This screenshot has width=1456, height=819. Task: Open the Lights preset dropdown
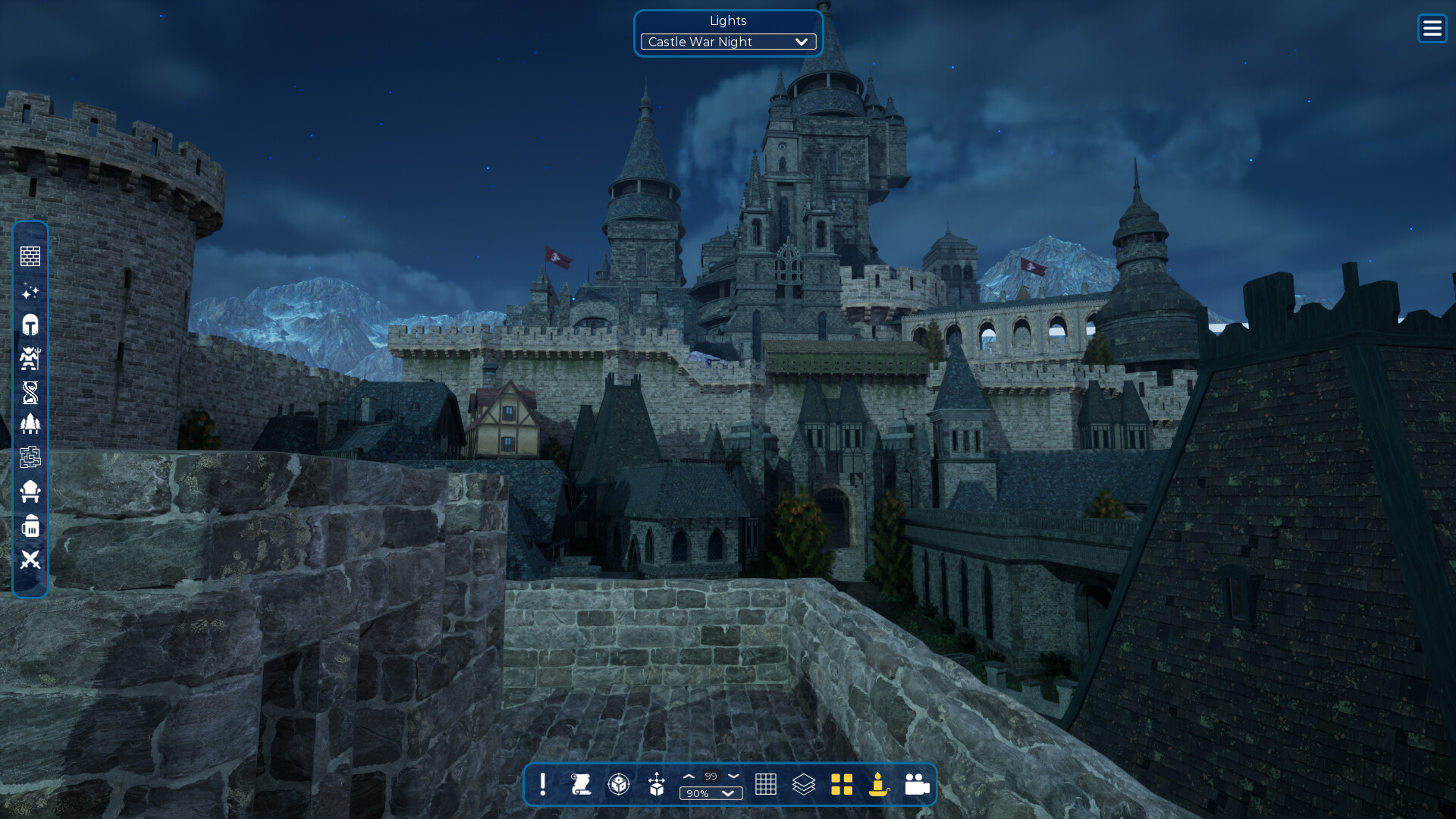[728, 42]
